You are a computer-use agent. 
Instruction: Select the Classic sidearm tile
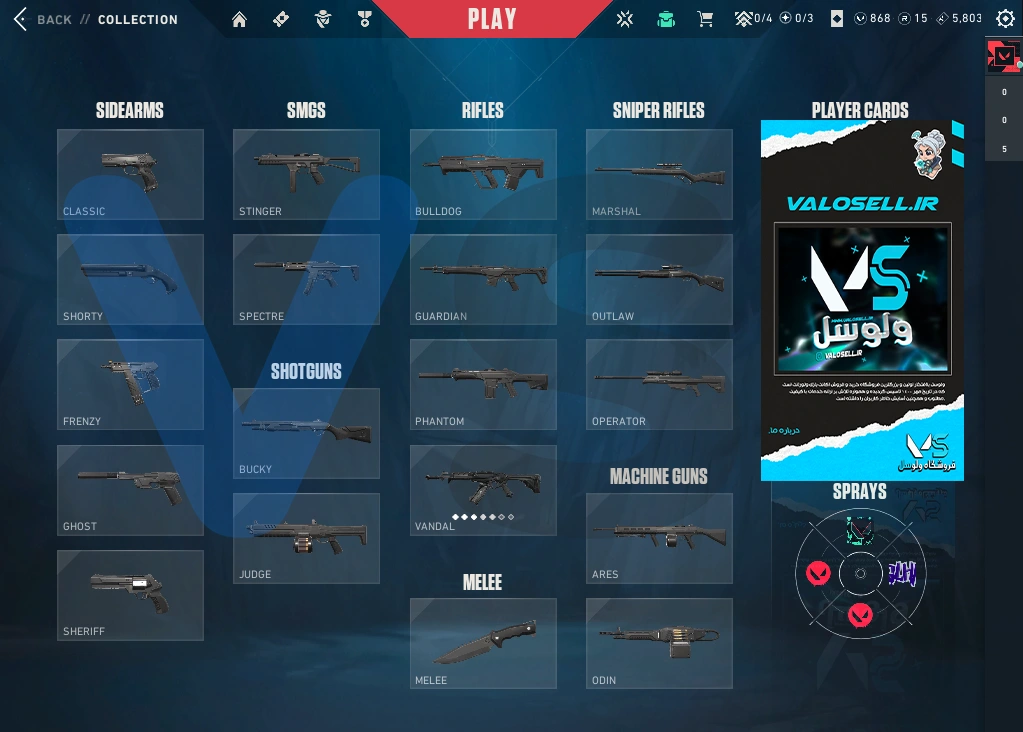[130, 174]
